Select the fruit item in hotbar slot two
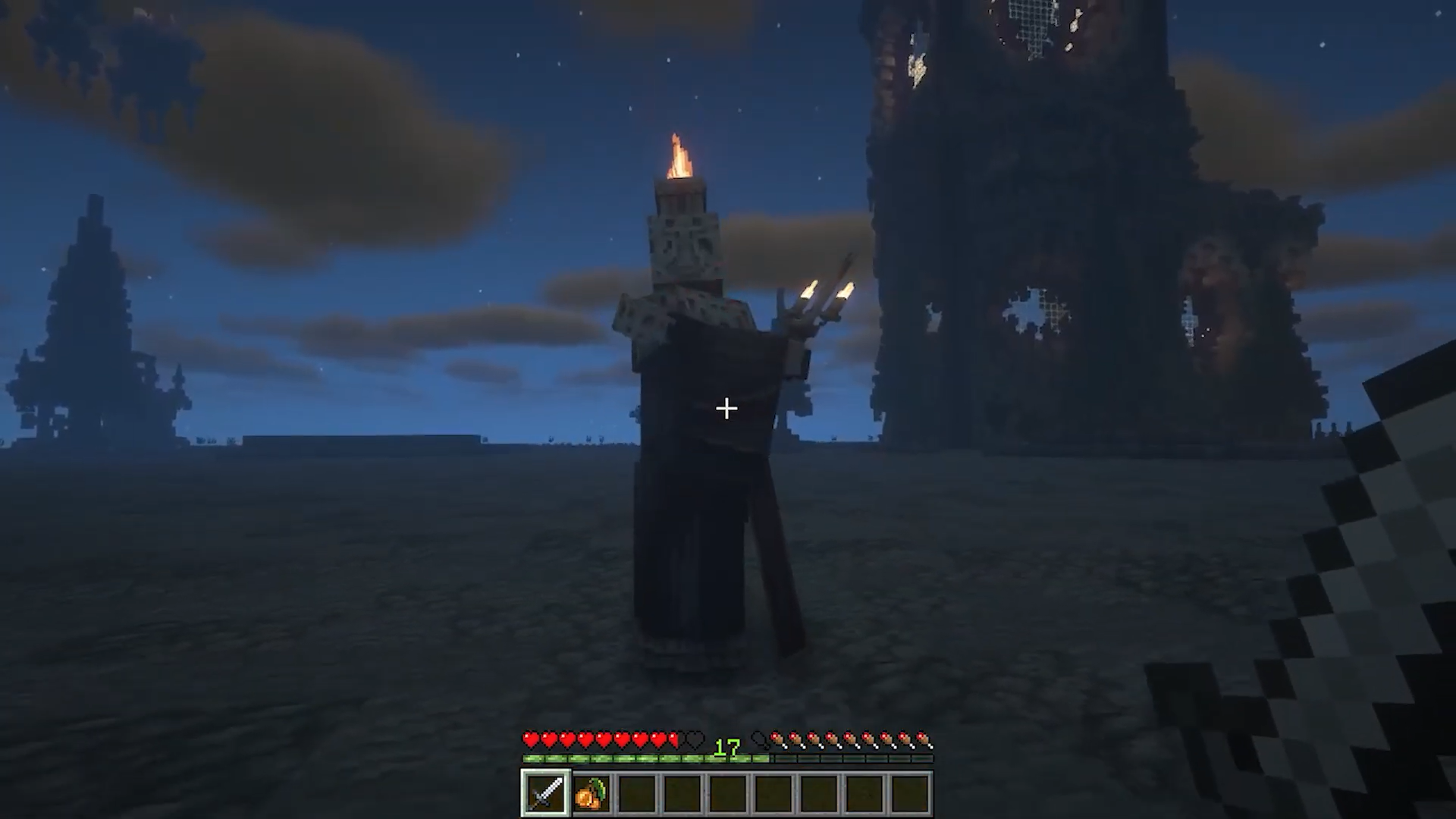The height and width of the screenshot is (819, 1456). [592, 792]
